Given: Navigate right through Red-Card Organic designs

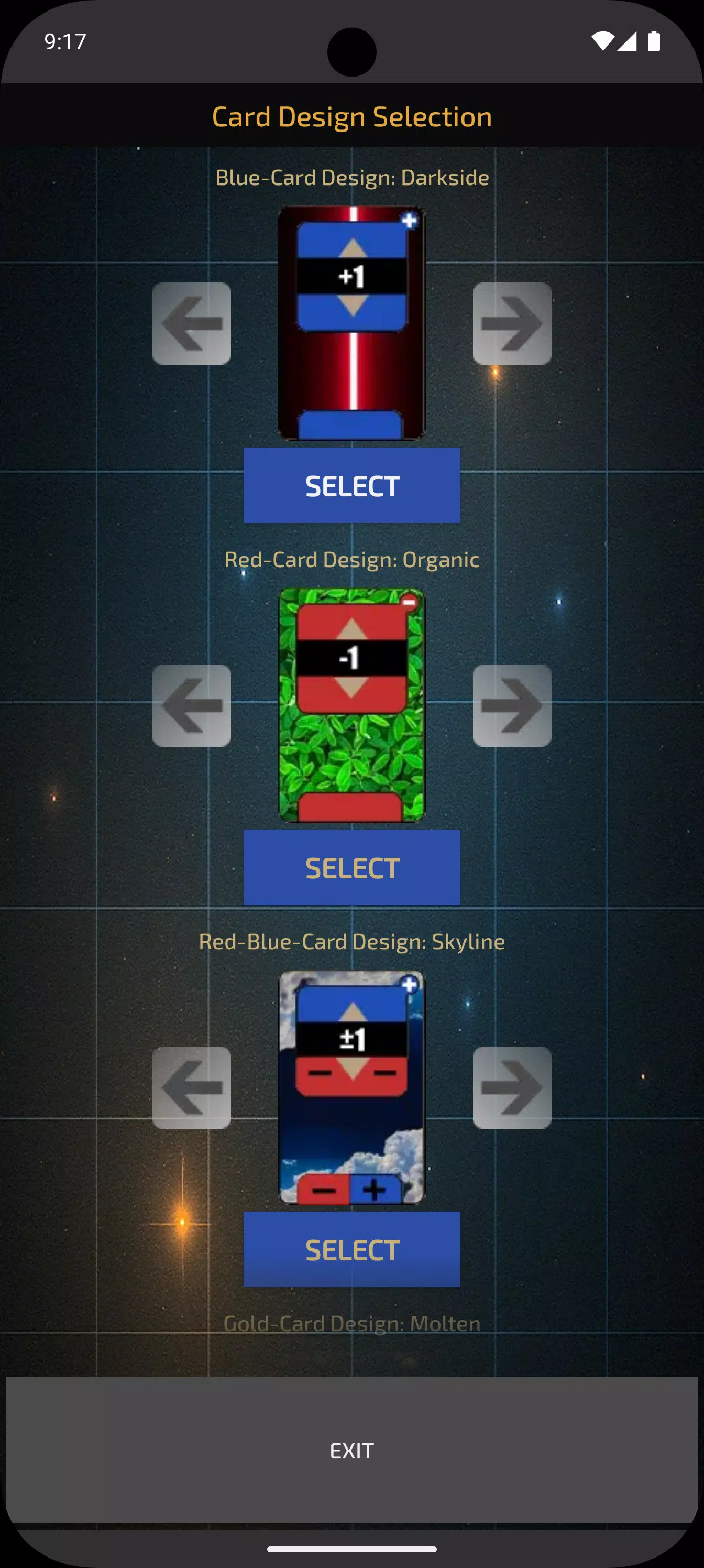Looking at the screenshot, I should 512,706.
